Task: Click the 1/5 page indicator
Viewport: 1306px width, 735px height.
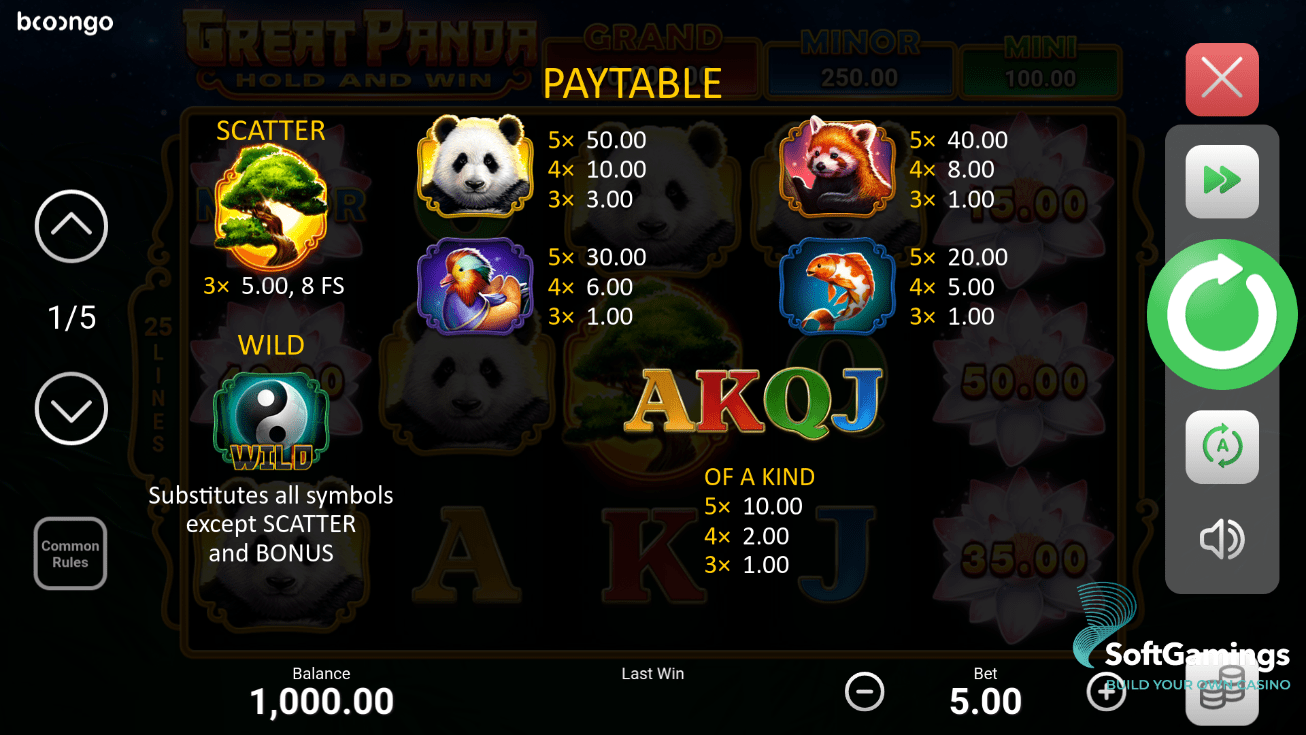Action: tap(70, 317)
